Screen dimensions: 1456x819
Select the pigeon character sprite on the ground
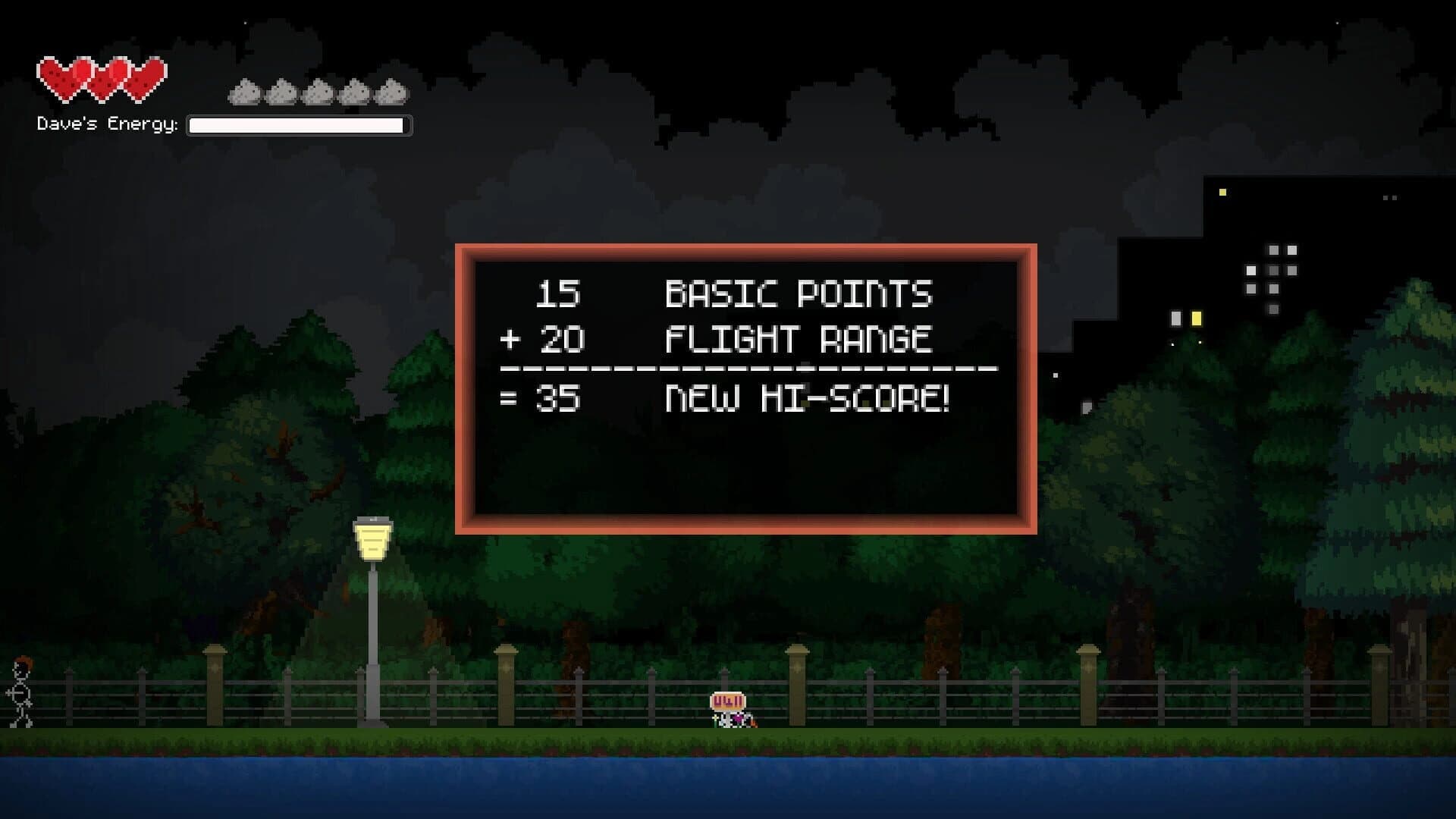pos(728,717)
